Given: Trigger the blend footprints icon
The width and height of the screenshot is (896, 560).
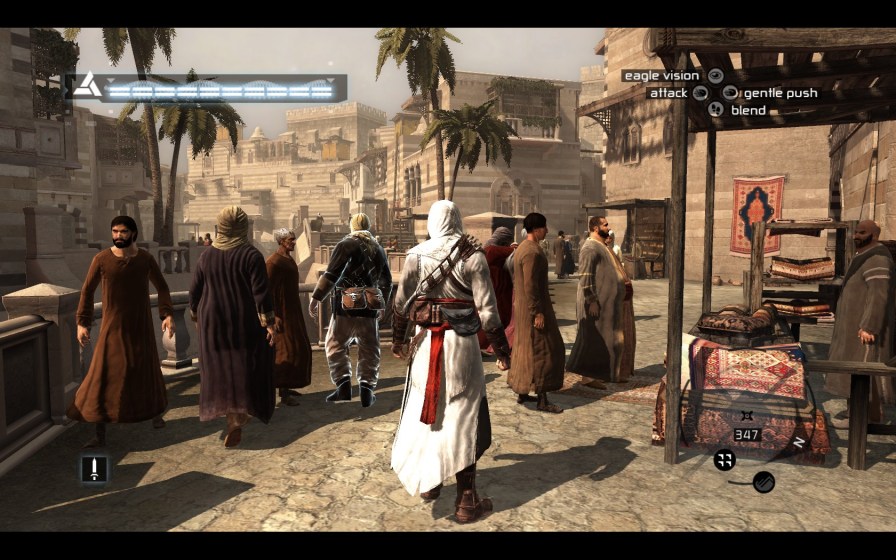Looking at the screenshot, I should click(x=715, y=110).
